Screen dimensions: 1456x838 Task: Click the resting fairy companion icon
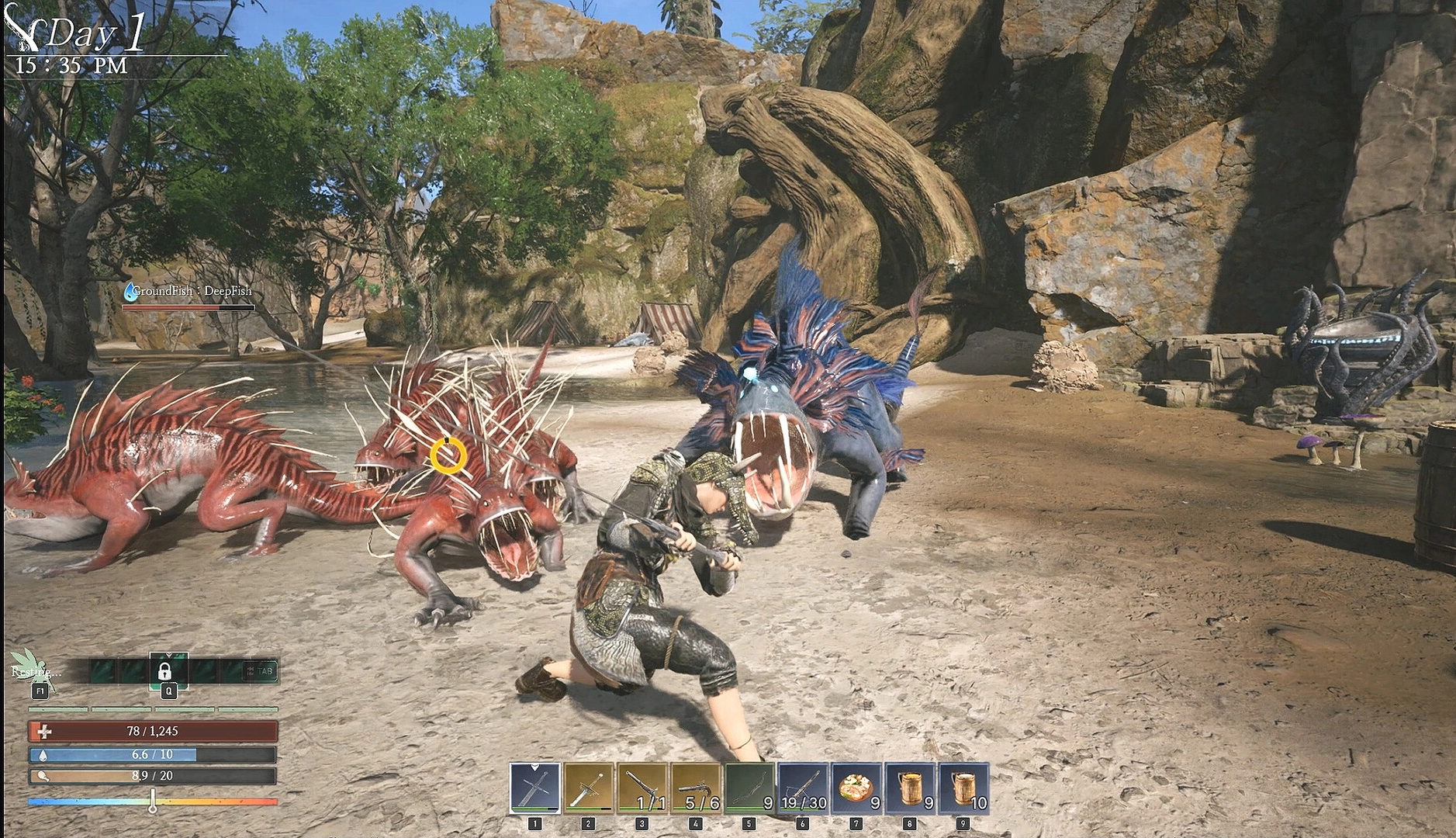31,667
